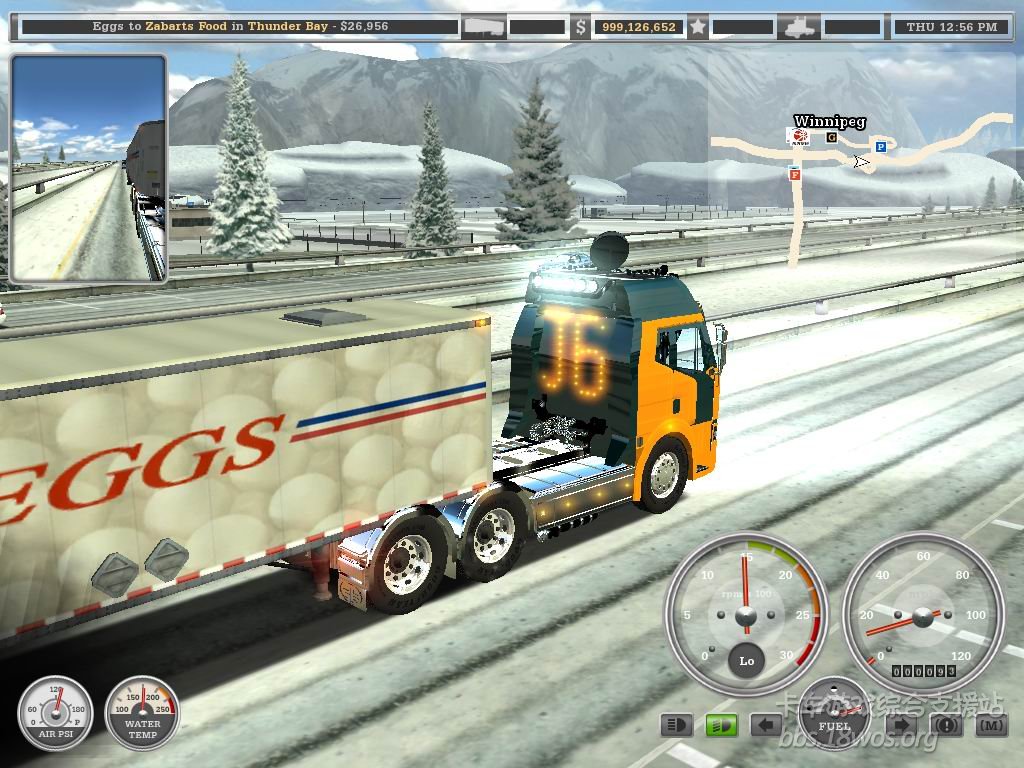Select the red F fuel marker on map
This screenshot has width=1024, height=768.
point(795,173)
